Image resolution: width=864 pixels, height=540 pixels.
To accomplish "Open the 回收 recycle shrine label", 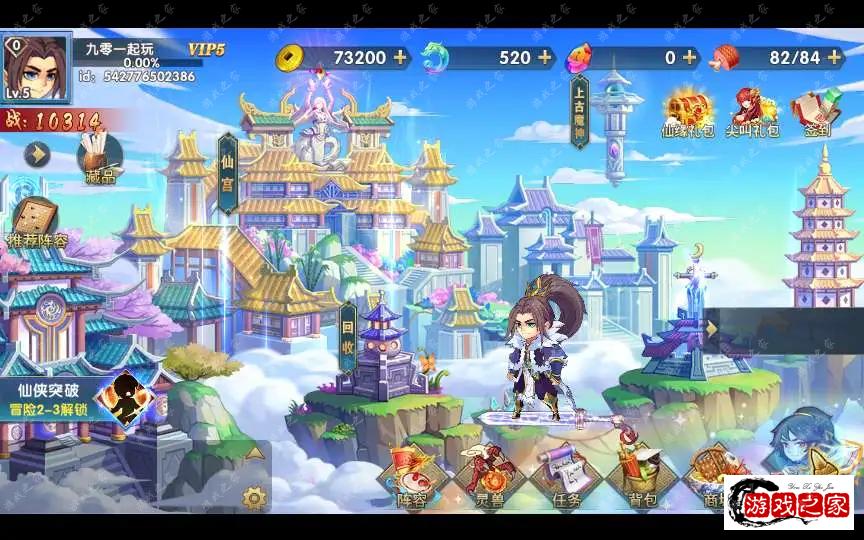I will click(x=348, y=336).
